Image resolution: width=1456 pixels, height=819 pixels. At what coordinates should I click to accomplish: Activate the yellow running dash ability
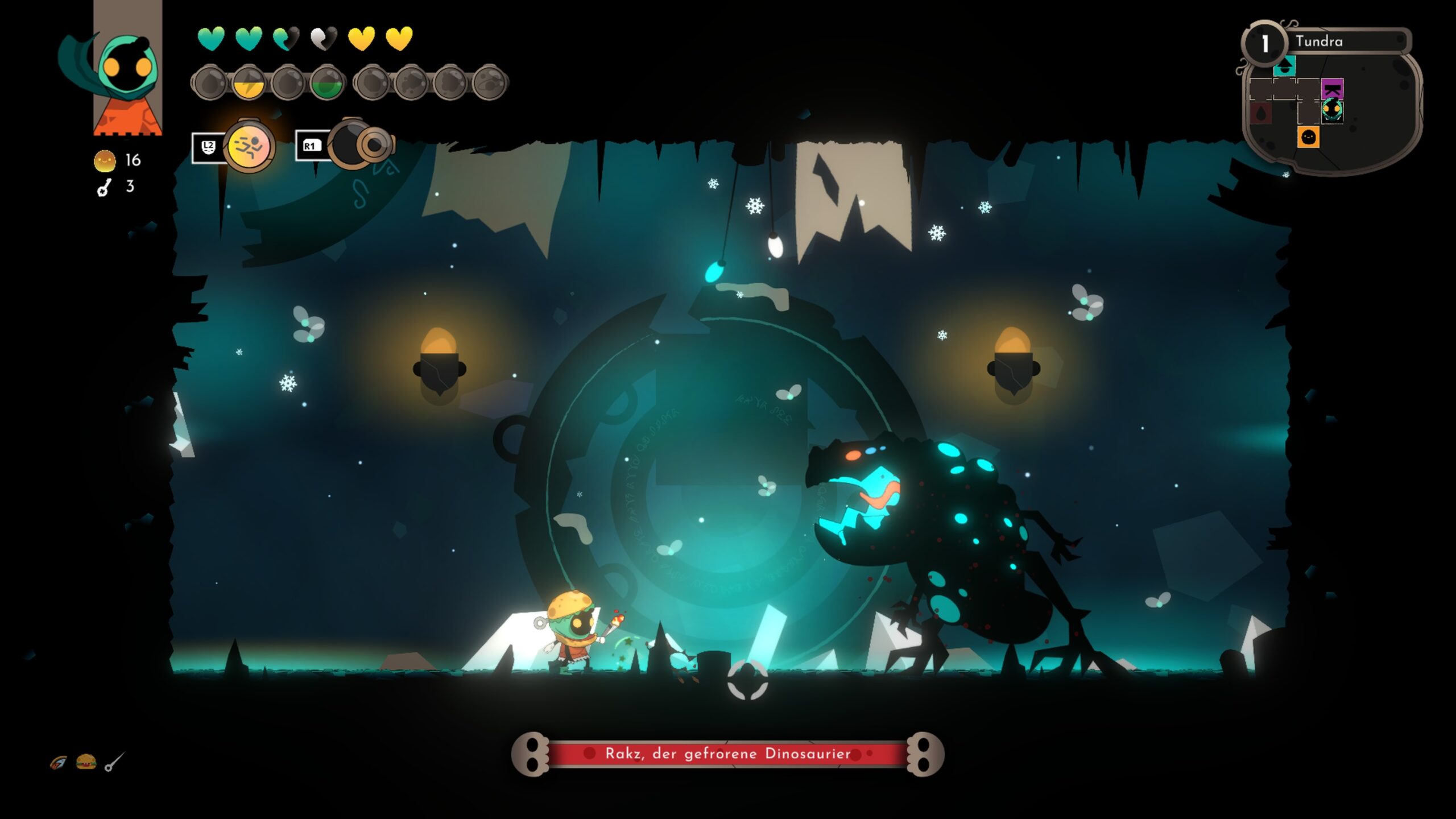[x=249, y=147]
